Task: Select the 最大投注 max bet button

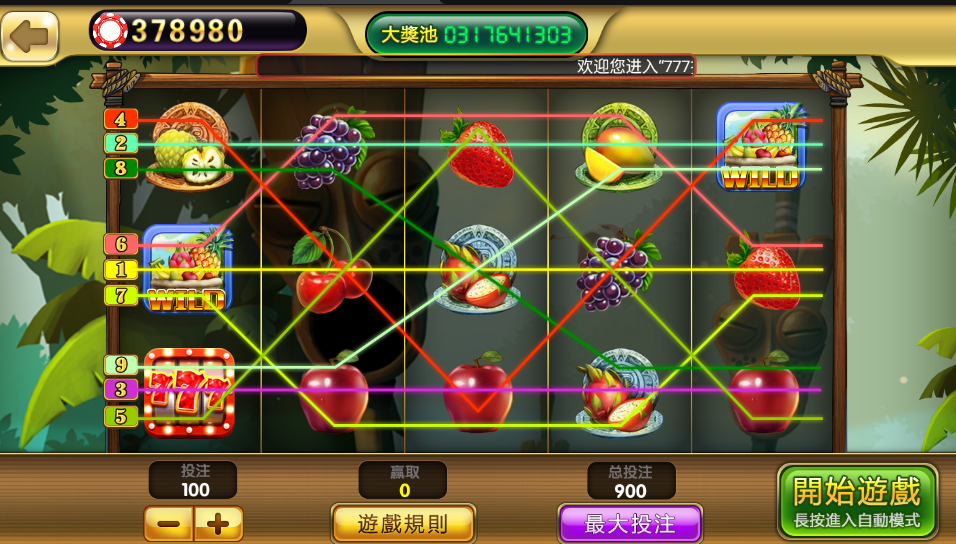Action: (629, 523)
